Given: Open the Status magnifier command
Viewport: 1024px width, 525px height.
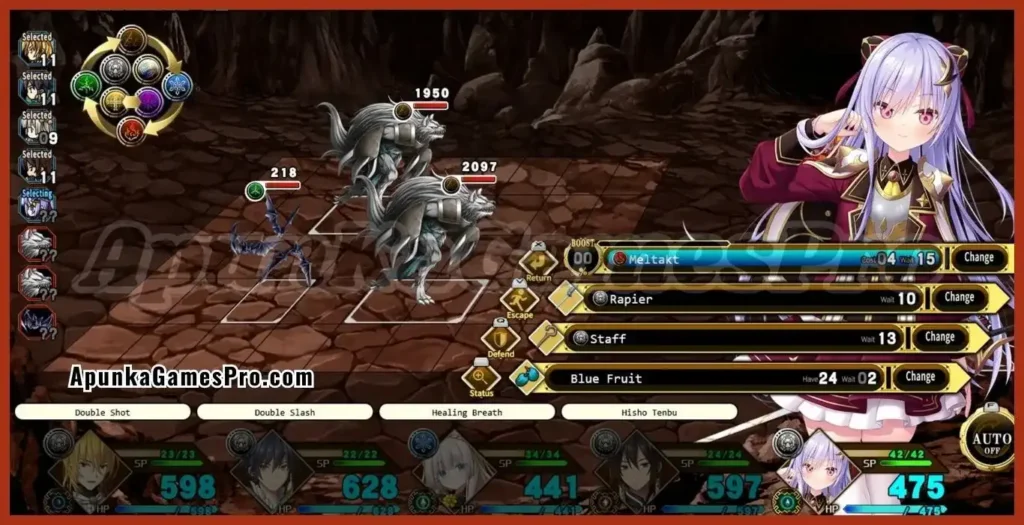Looking at the screenshot, I should tap(481, 378).
